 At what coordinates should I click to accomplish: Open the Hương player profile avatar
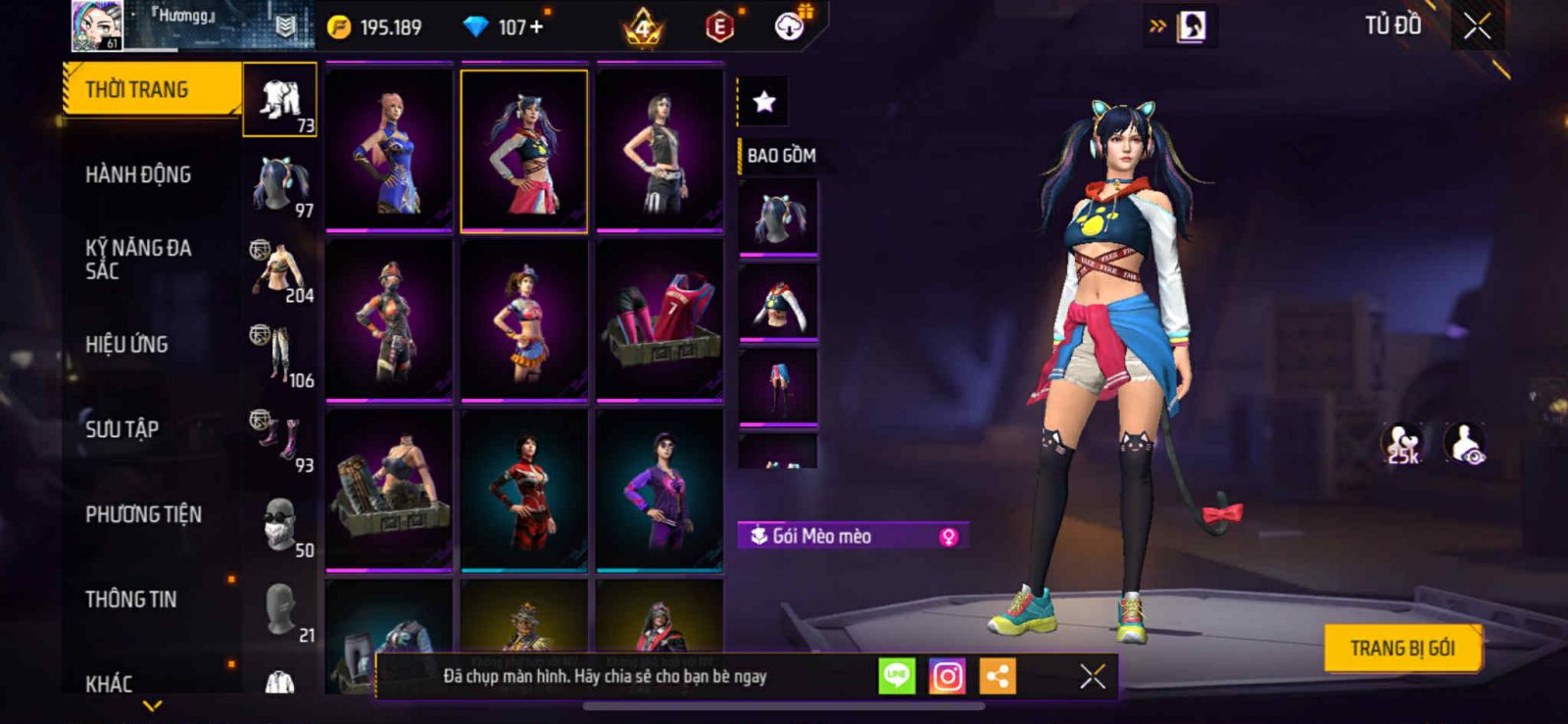pyautogui.click(x=97, y=25)
